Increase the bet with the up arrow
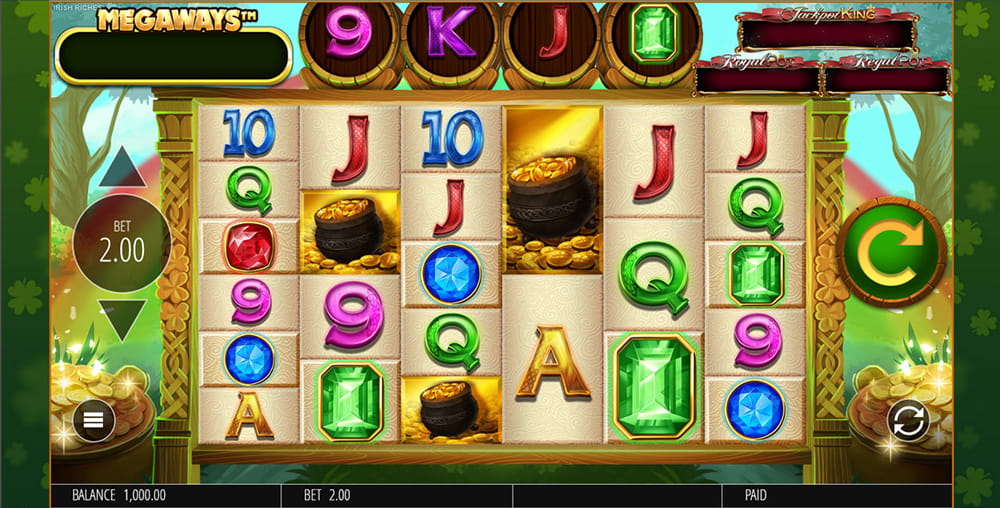Screen dimensions: 1000x508 click(121, 168)
